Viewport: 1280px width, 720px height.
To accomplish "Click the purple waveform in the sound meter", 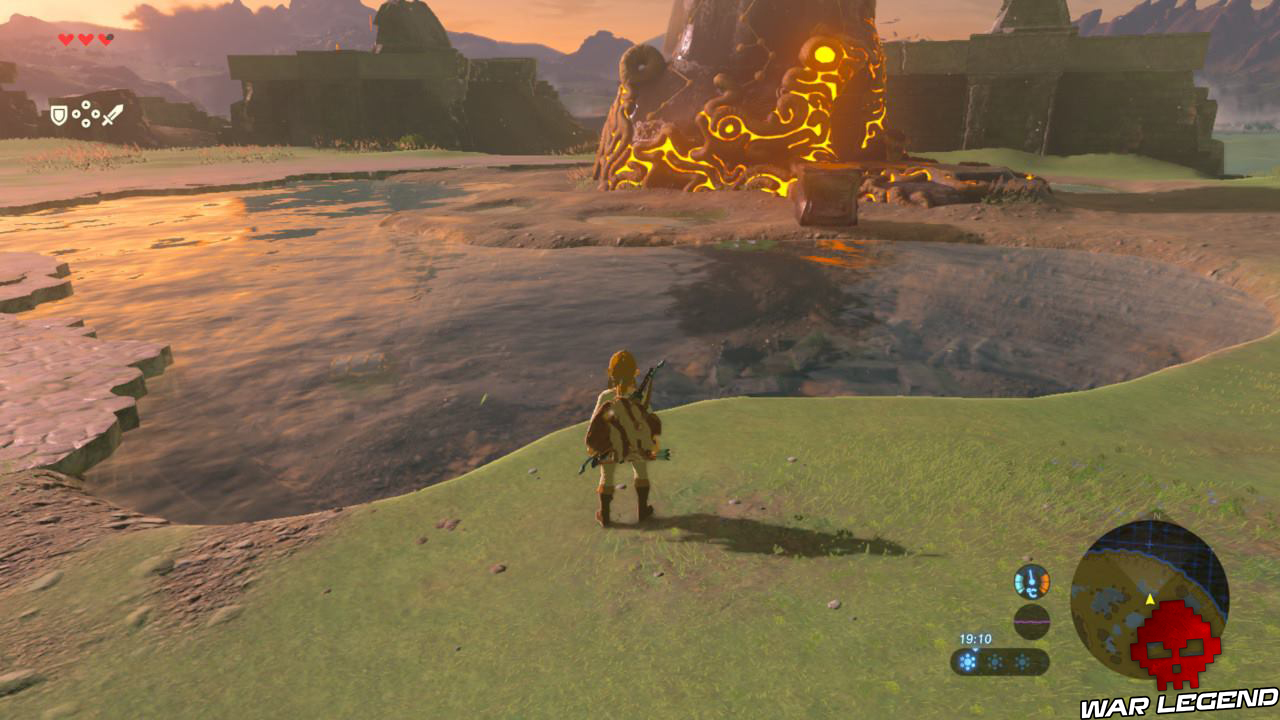I will coord(1031,621).
